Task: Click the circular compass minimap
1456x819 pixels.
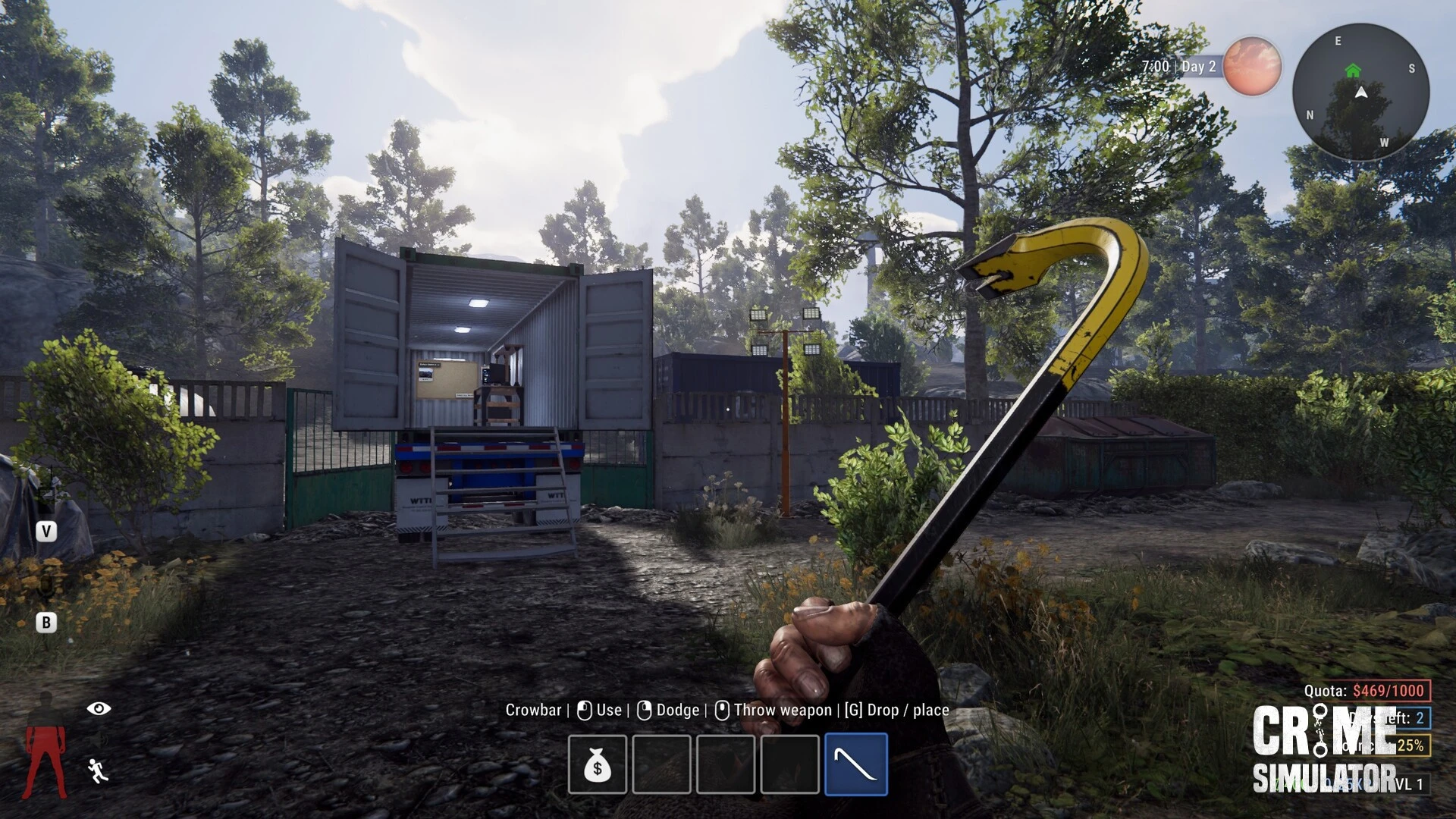Action: coord(1360,92)
